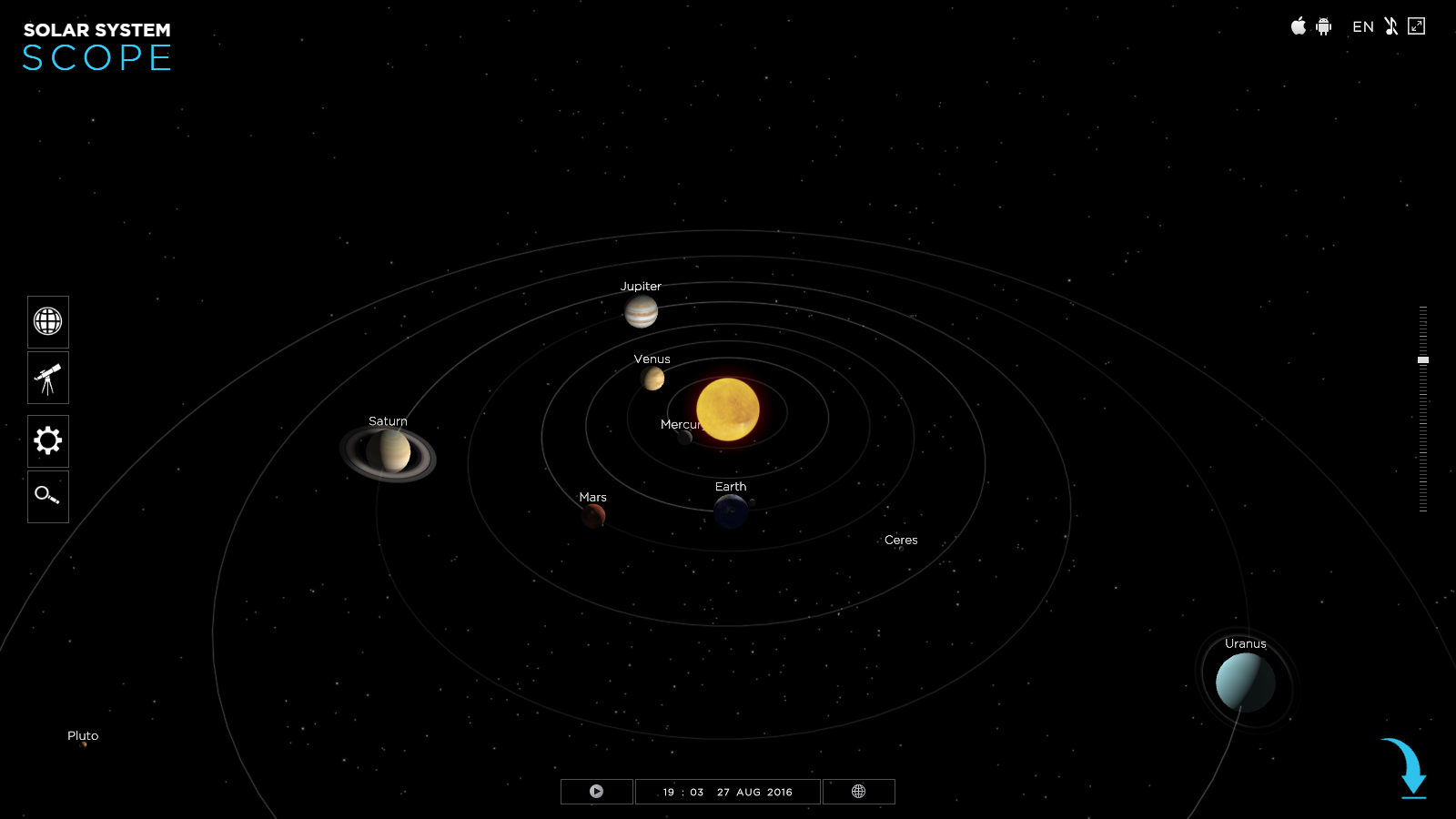Click the Solar System Scope logo

(x=97, y=47)
